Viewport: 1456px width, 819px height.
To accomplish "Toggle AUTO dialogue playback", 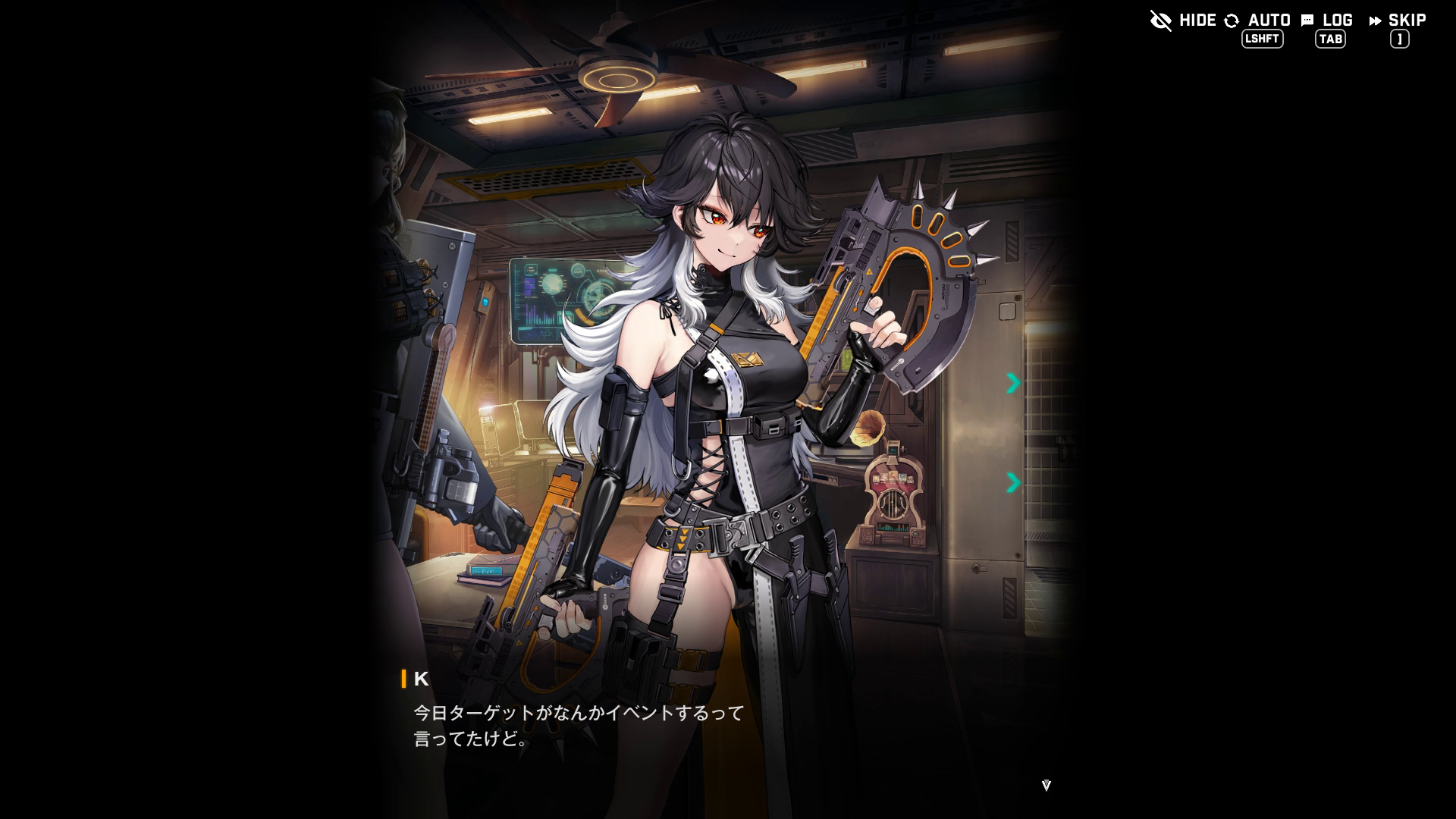I will [1258, 20].
